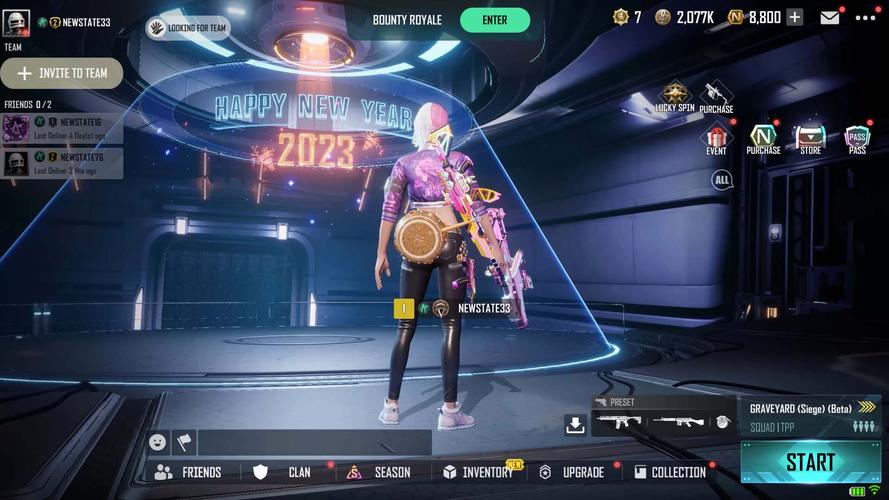Open the Friends menu

(x=188, y=472)
